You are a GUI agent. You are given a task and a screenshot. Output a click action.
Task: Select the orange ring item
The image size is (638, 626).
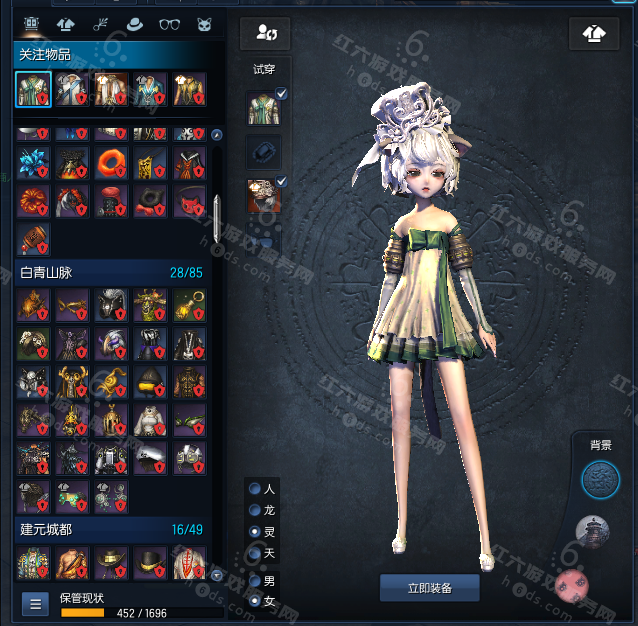(109, 162)
